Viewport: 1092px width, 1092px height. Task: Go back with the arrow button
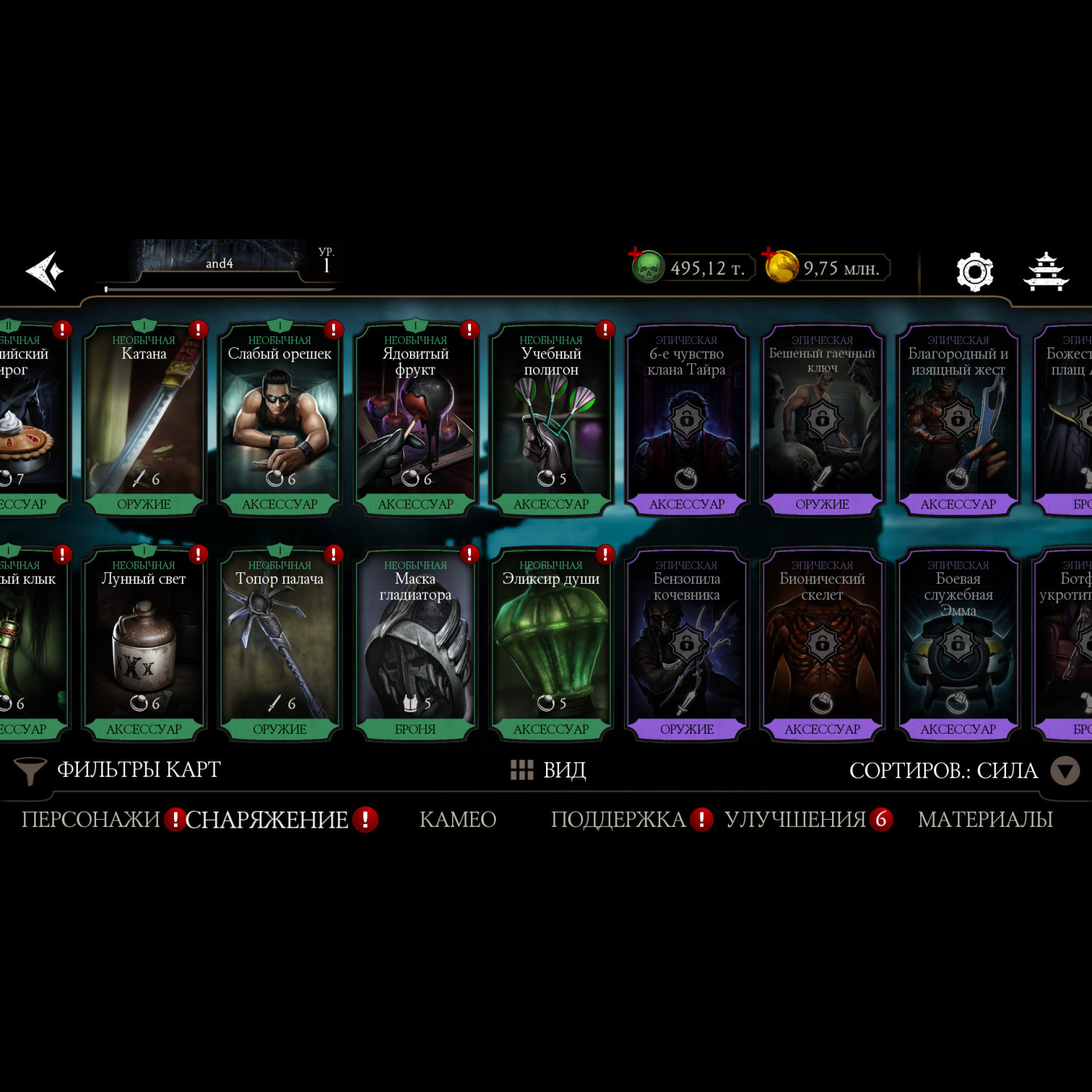point(45,272)
